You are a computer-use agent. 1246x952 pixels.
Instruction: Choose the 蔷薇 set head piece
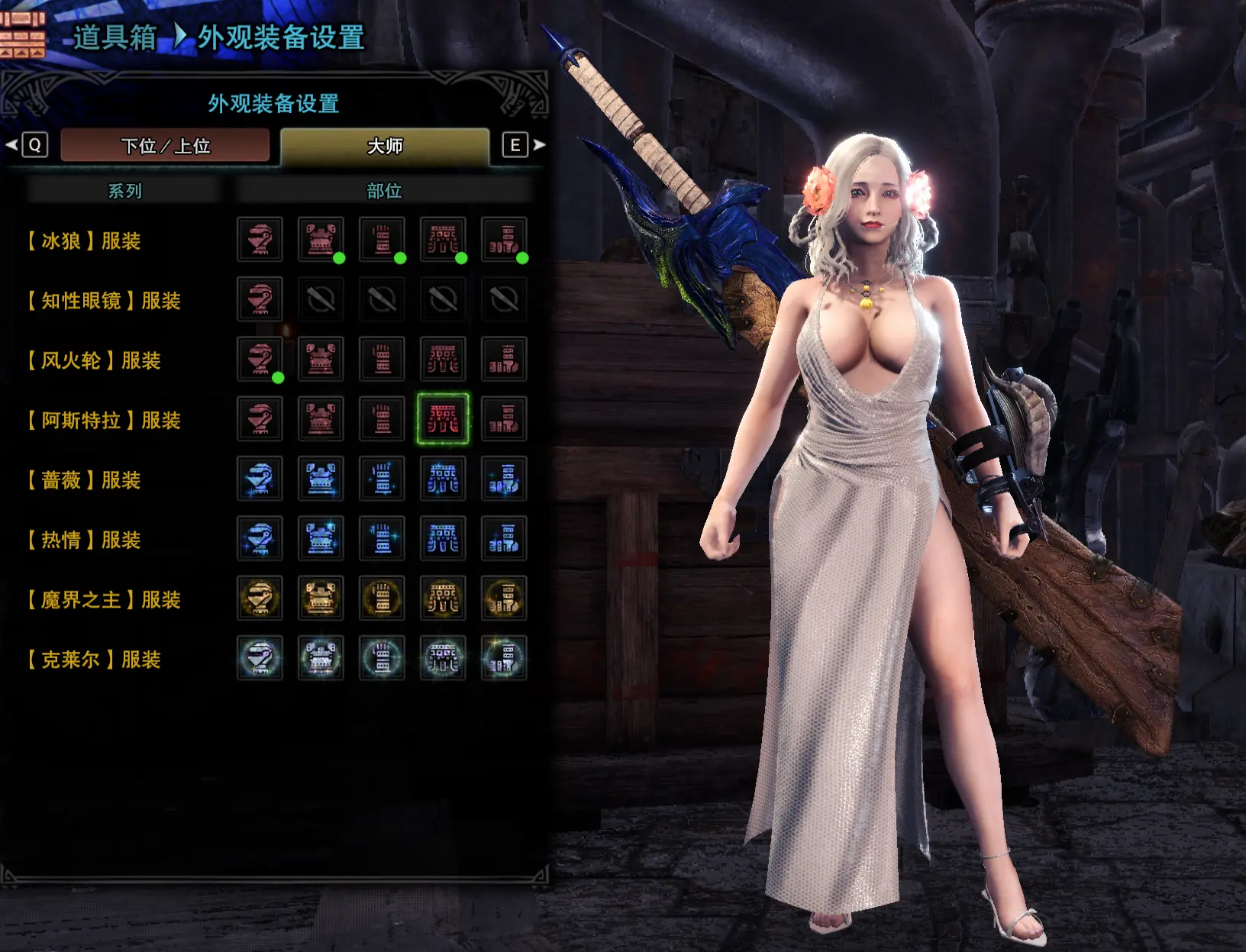coord(260,479)
